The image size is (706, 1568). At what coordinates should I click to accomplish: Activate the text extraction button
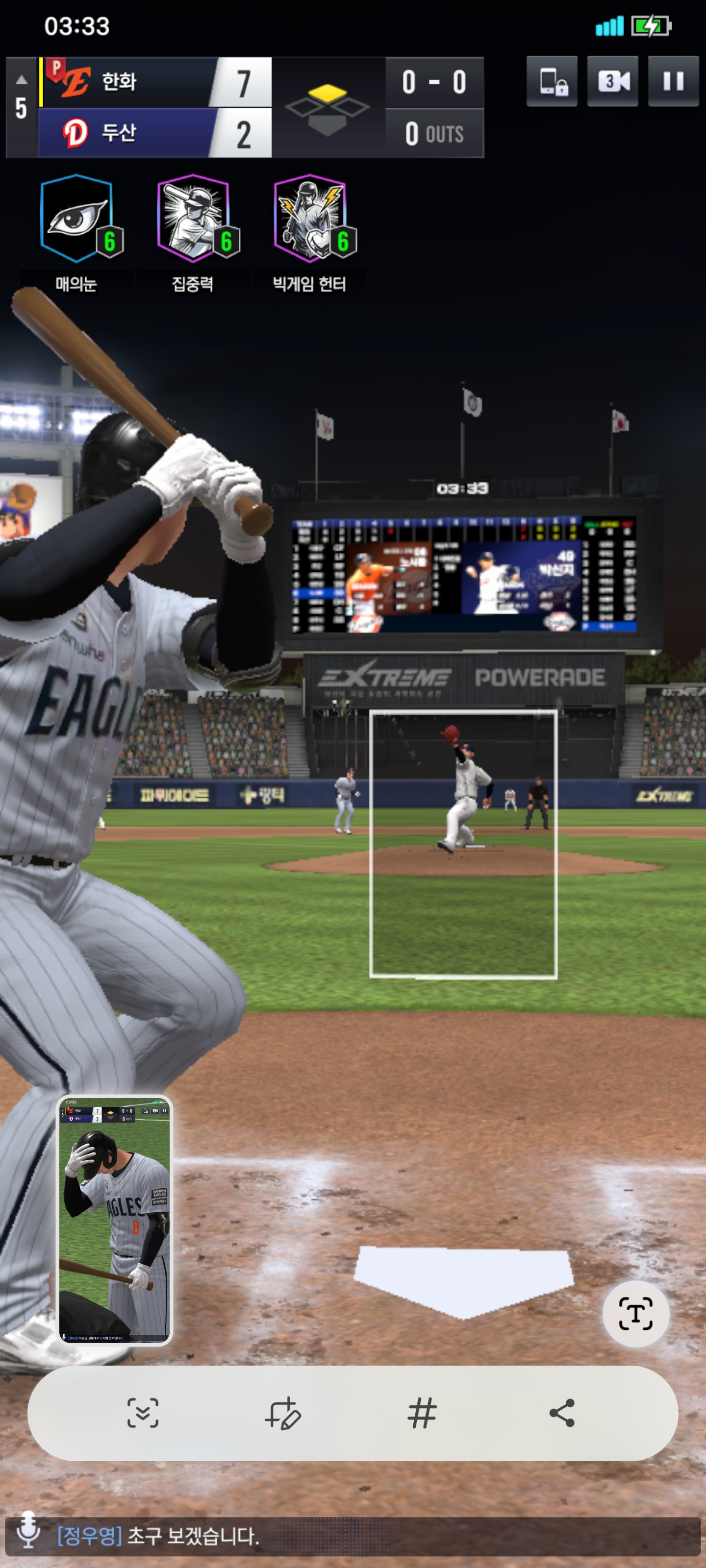pos(635,1313)
